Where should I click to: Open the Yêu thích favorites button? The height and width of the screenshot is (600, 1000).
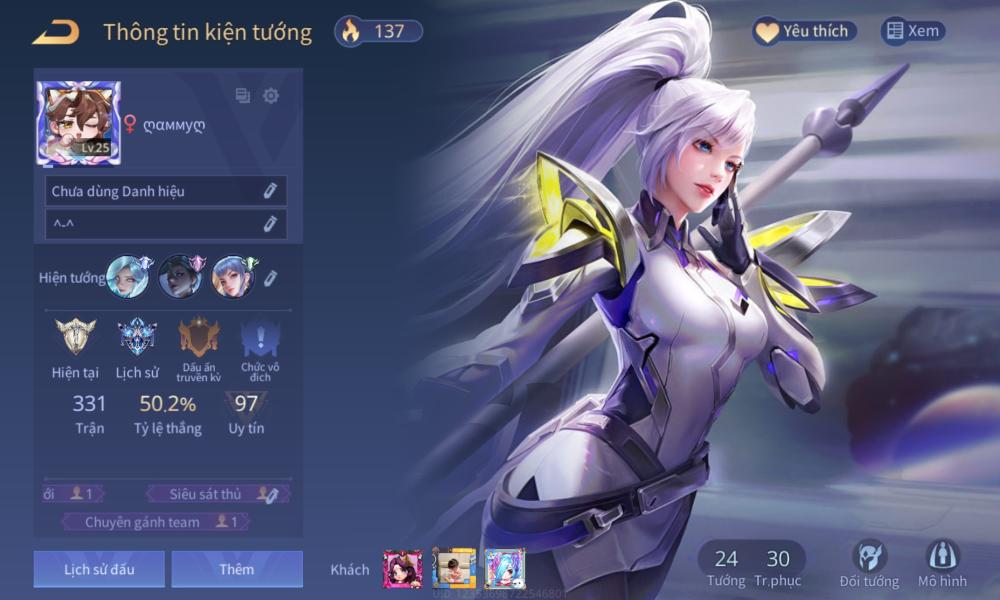click(x=805, y=31)
